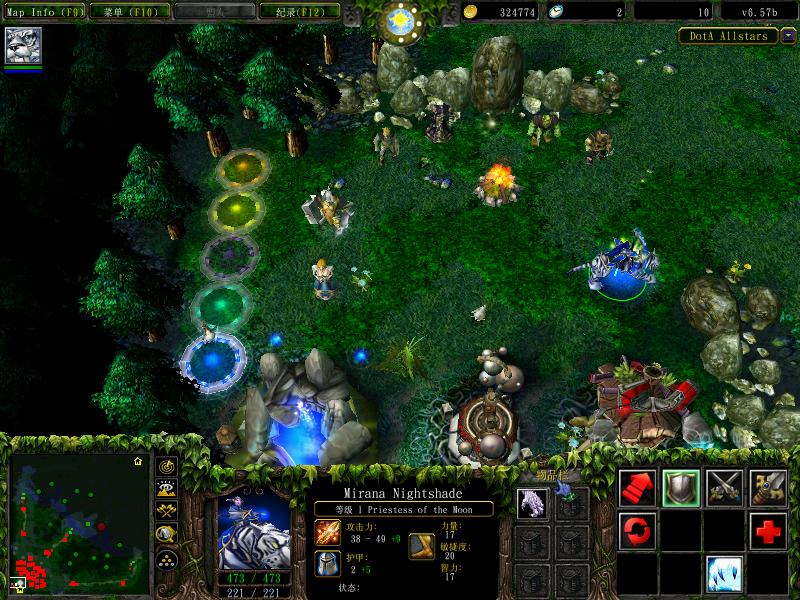Open the 菜单 (F10) game menu

(130, 12)
